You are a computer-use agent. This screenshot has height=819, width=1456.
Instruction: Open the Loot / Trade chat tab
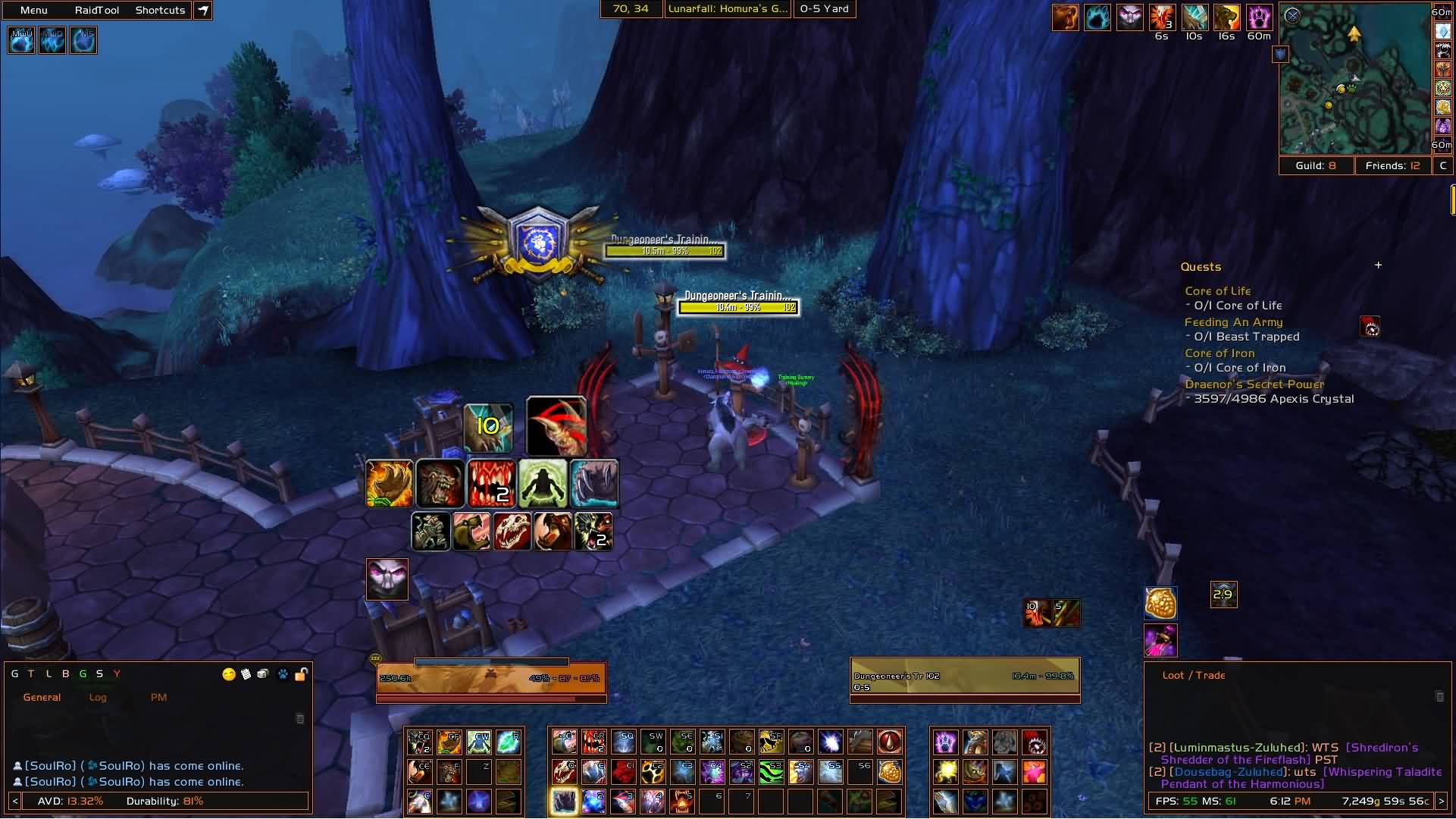(1194, 675)
